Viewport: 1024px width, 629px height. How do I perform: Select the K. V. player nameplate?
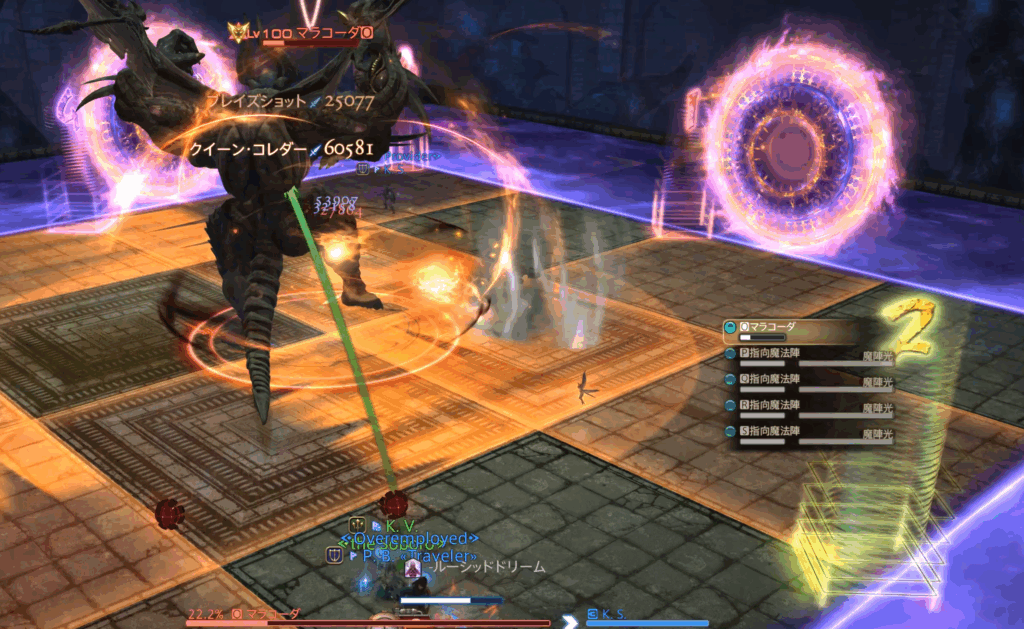pyautogui.click(x=400, y=524)
